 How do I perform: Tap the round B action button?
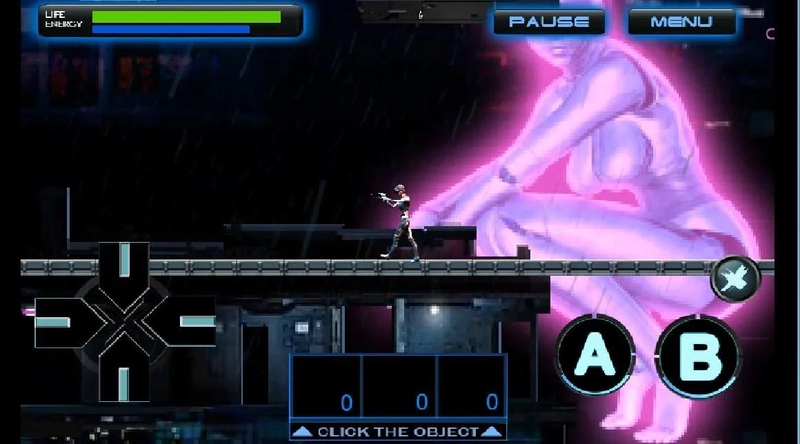[697, 355]
